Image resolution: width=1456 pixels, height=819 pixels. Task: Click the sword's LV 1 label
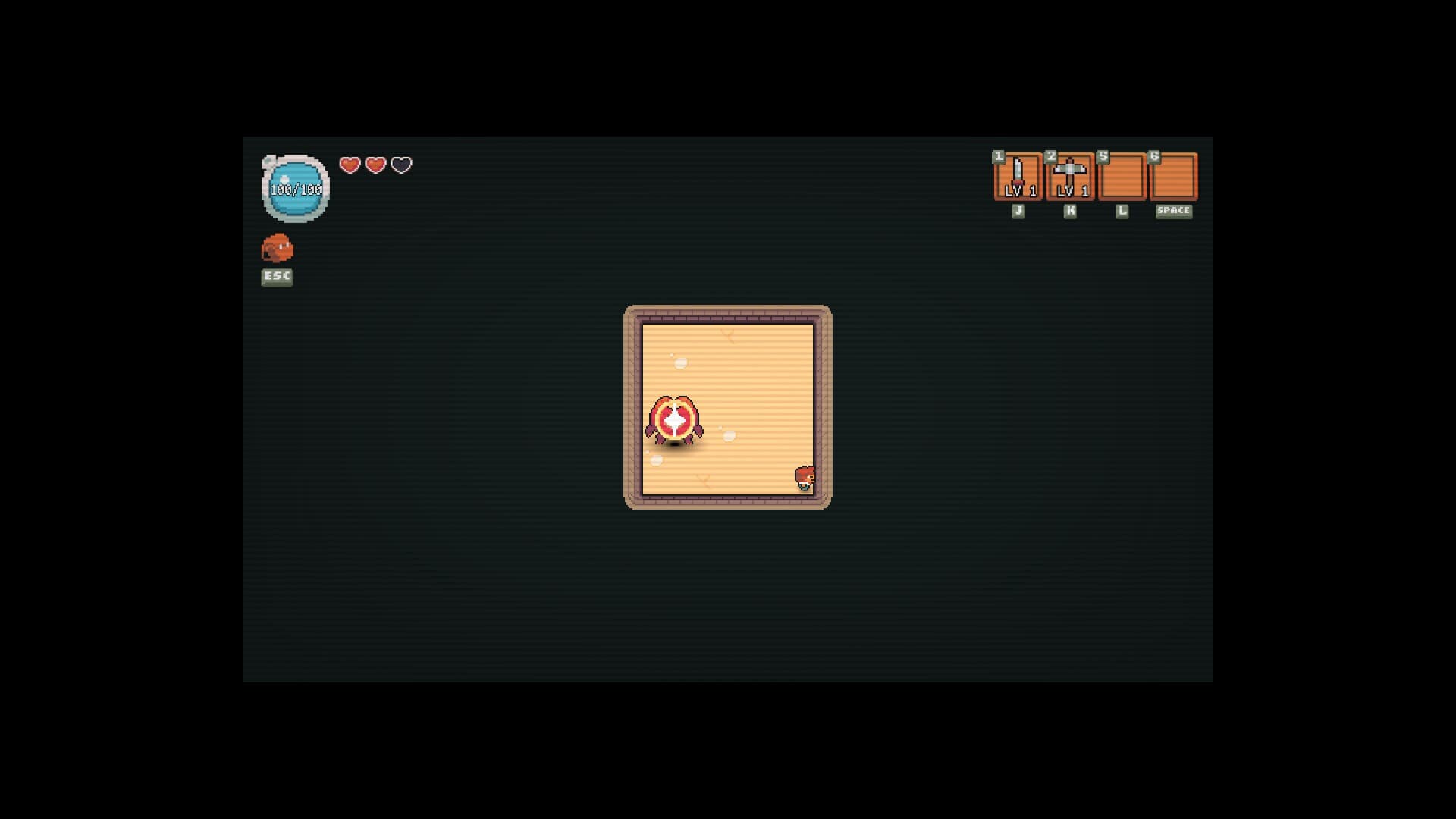pos(1018,192)
